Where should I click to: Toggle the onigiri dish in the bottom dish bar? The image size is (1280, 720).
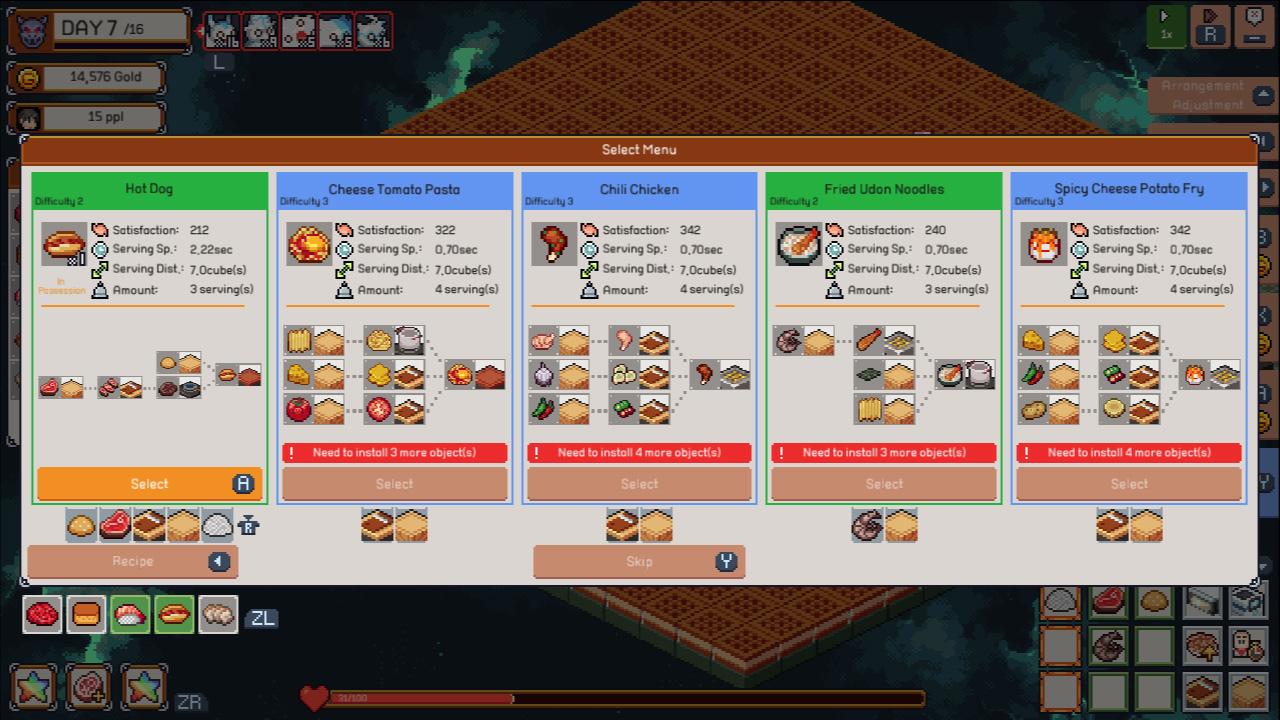[x=130, y=615]
